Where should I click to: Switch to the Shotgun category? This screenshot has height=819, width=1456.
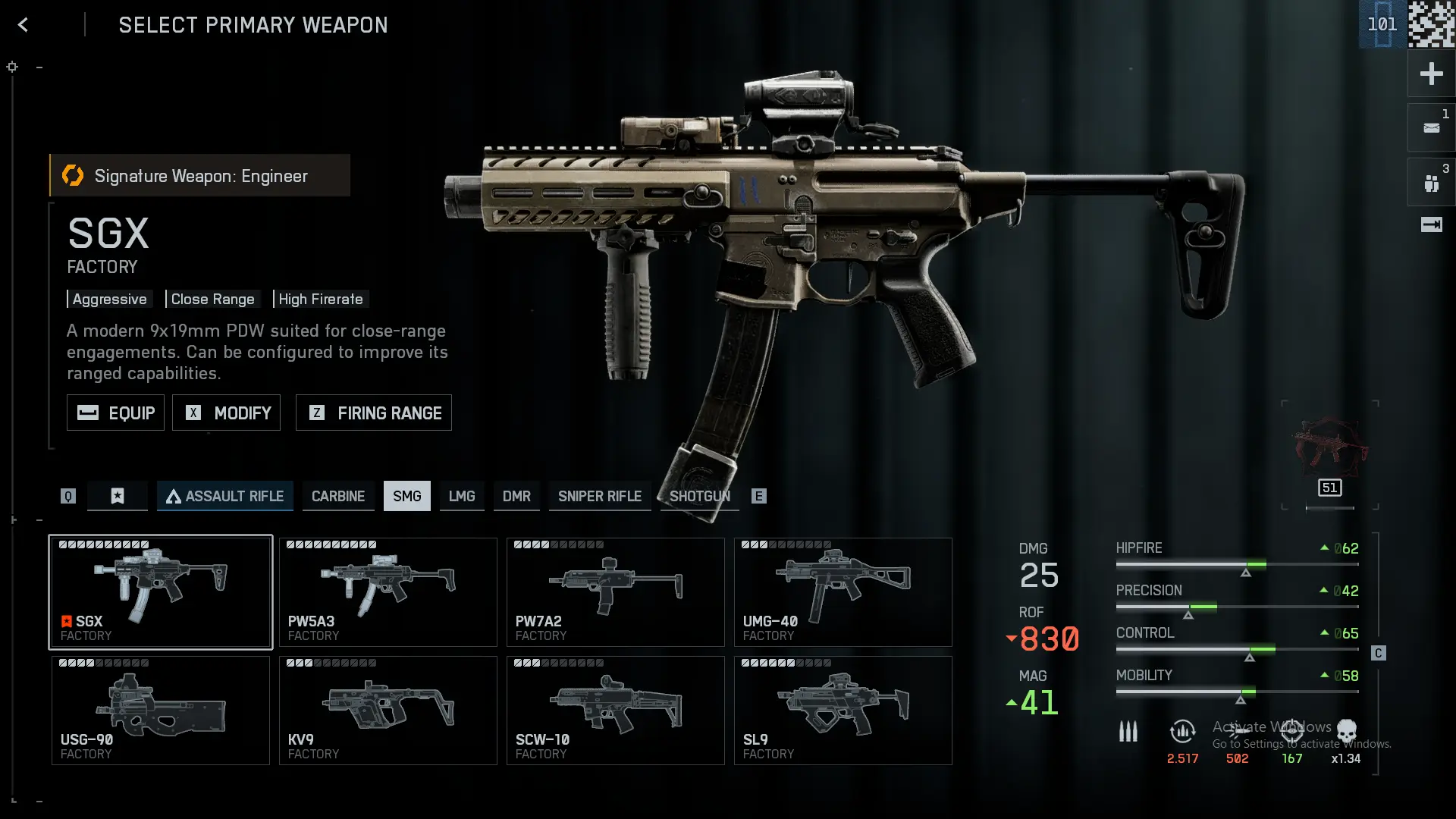pyautogui.click(x=699, y=496)
